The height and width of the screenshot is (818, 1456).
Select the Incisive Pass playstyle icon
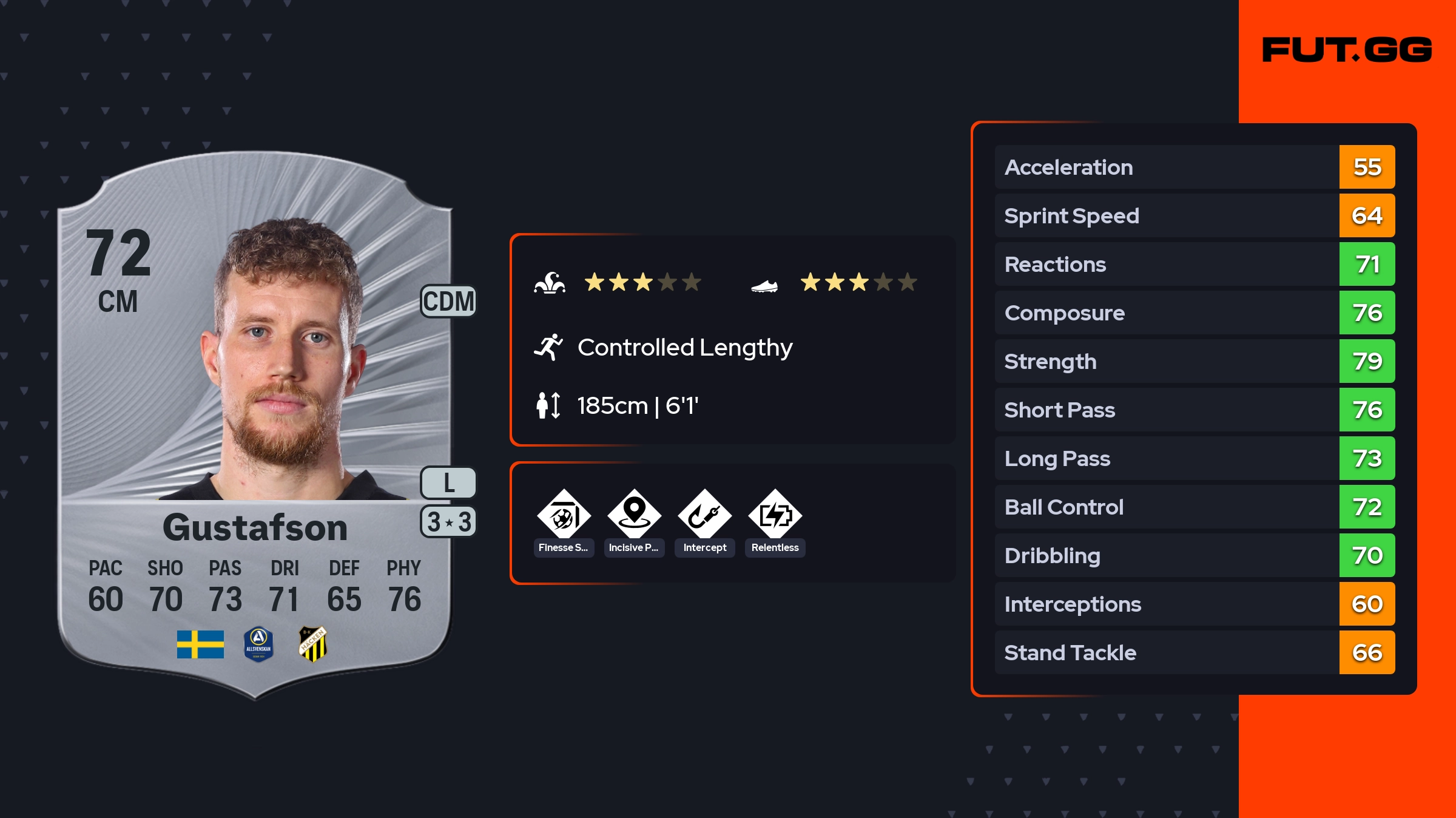tap(634, 516)
